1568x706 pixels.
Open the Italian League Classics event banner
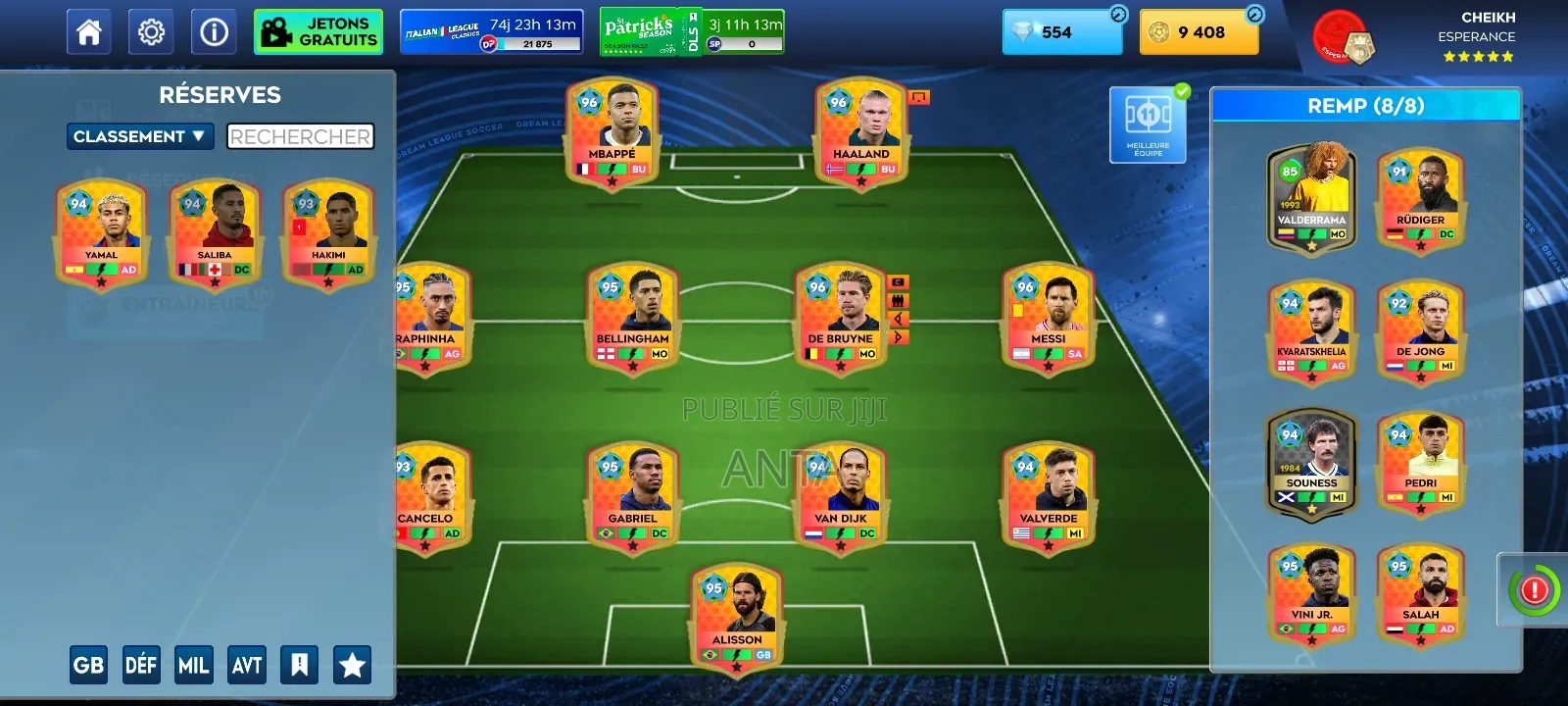[x=490, y=30]
